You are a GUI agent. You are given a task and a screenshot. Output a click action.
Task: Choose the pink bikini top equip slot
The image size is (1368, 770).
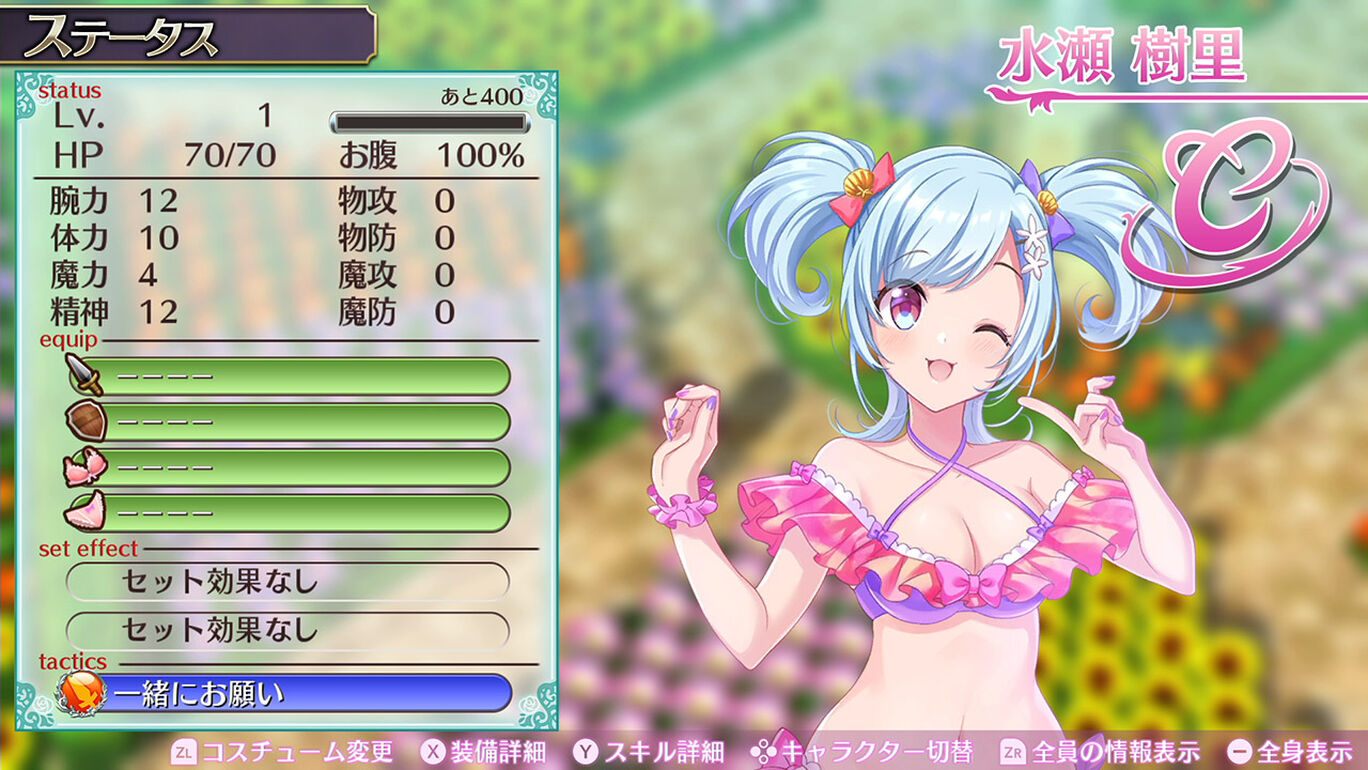pos(290,467)
